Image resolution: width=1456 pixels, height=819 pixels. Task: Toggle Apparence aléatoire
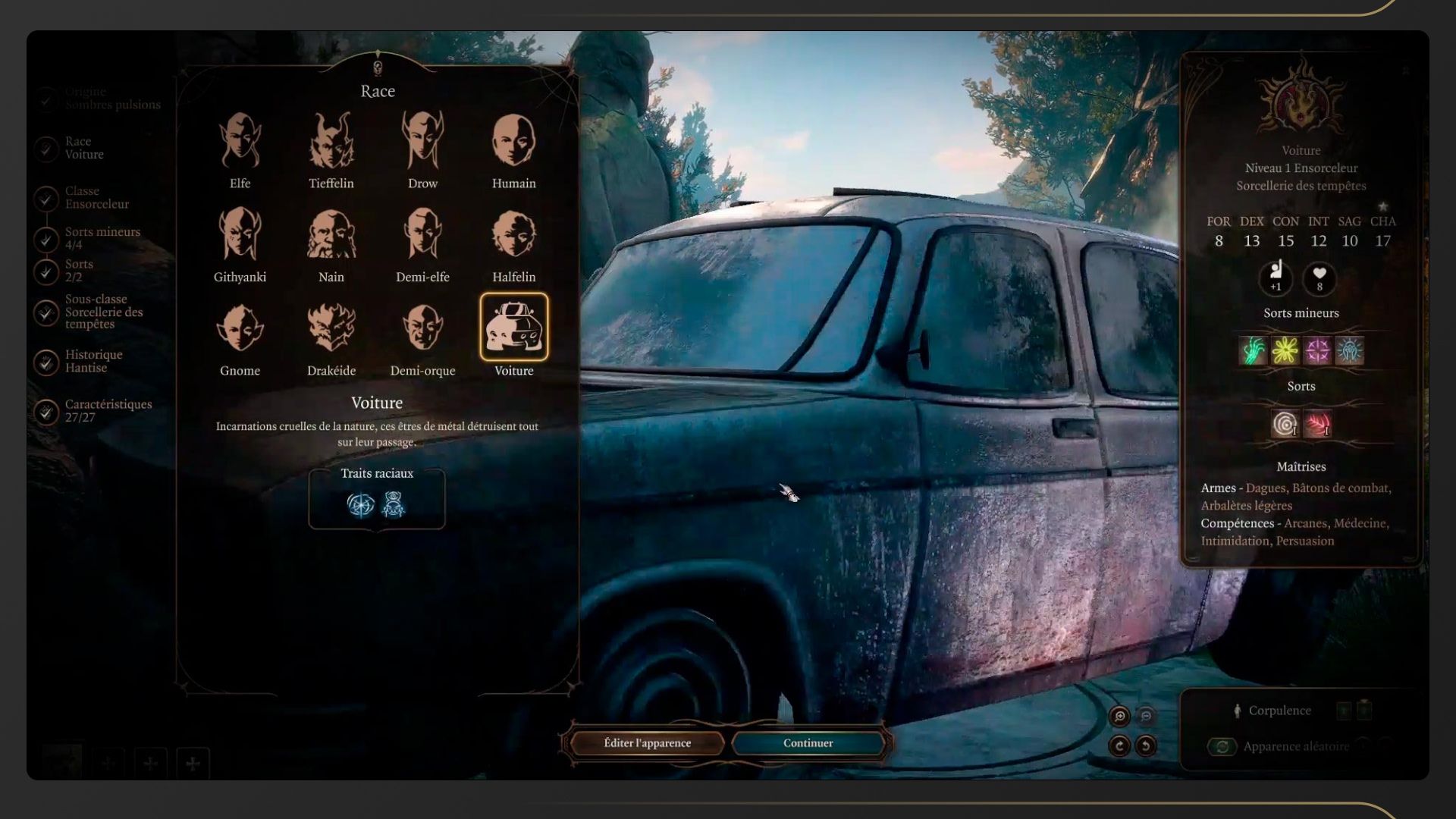point(1222,747)
